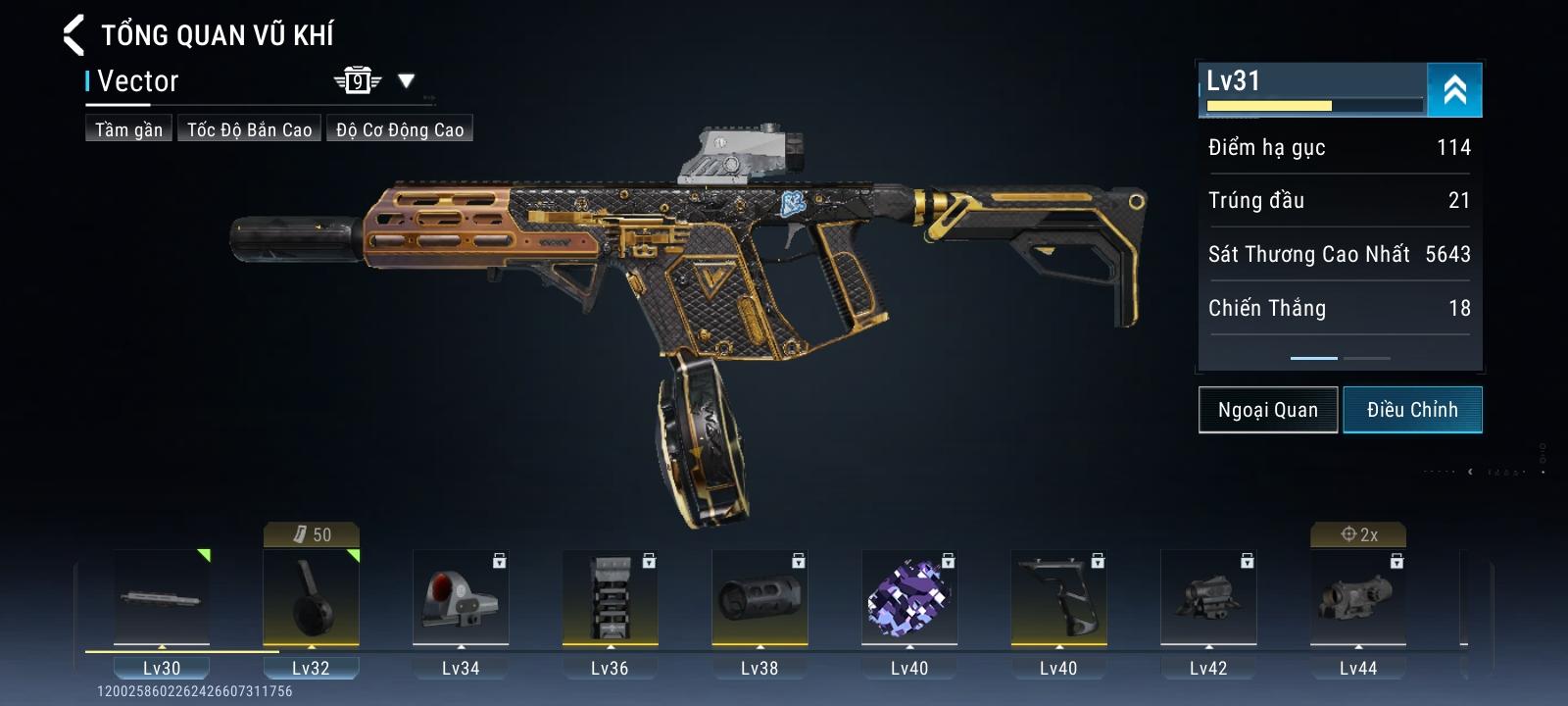Screen dimensions: 1568x706
Task: View the locked purple camo reward
Action: pos(909,597)
